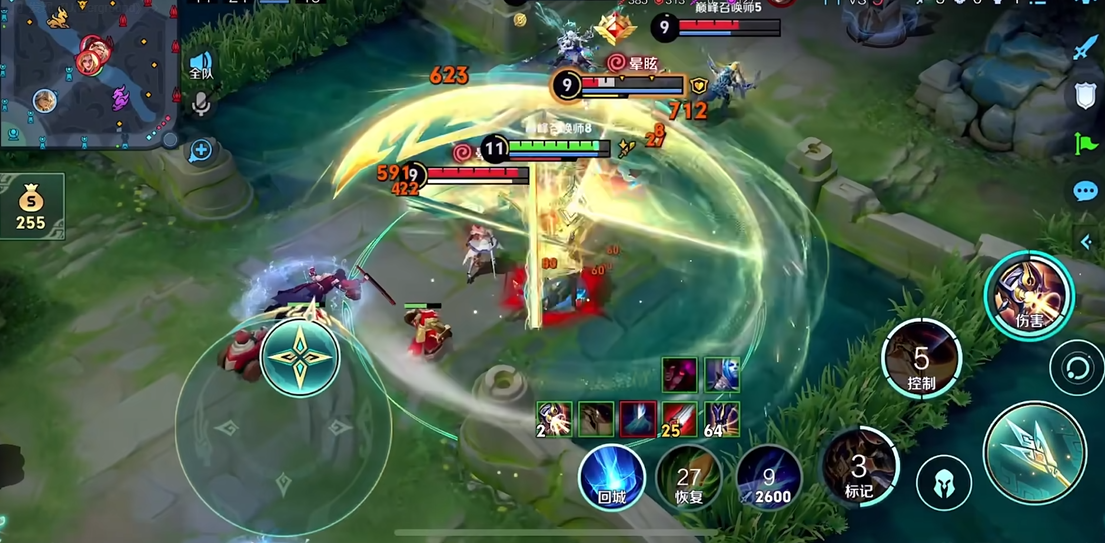Image resolution: width=1105 pixels, height=543 pixels.
Task: Tap the minimap in the corner
Action: click(88, 72)
